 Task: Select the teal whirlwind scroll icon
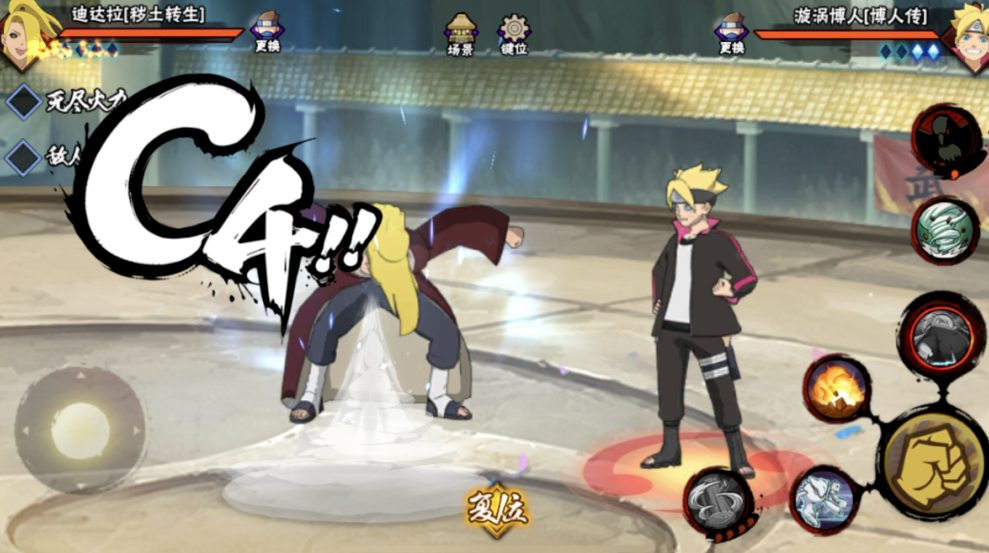coord(945,231)
